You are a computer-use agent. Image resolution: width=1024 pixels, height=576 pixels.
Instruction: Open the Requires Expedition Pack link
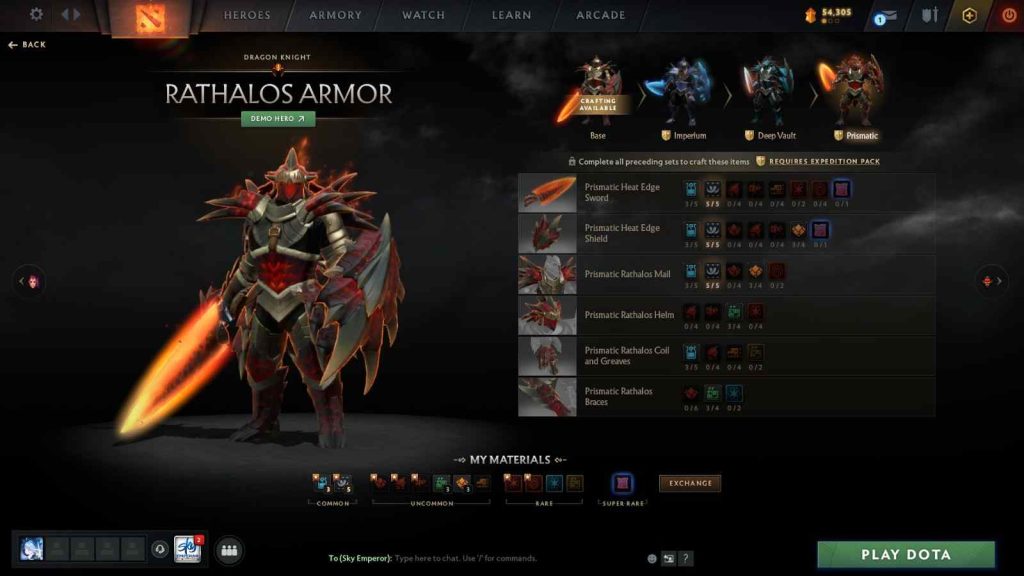coord(824,161)
